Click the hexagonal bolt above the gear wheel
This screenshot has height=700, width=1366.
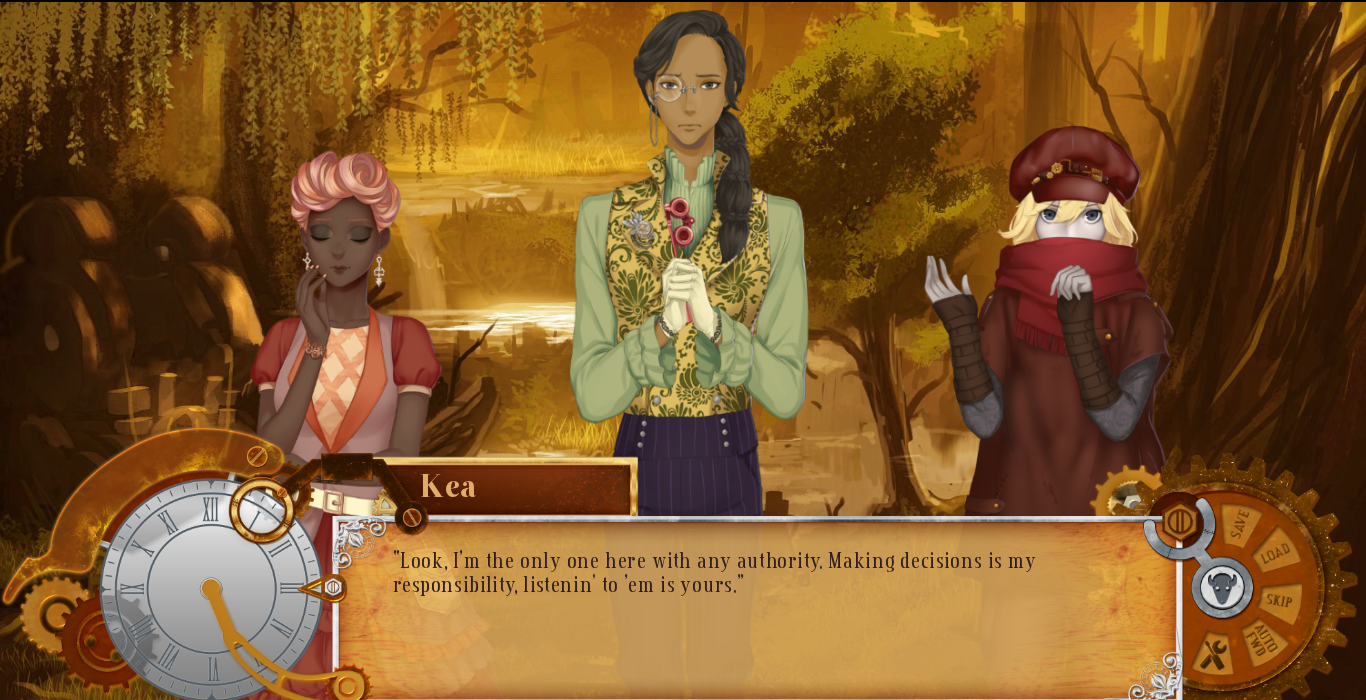point(1179,521)
